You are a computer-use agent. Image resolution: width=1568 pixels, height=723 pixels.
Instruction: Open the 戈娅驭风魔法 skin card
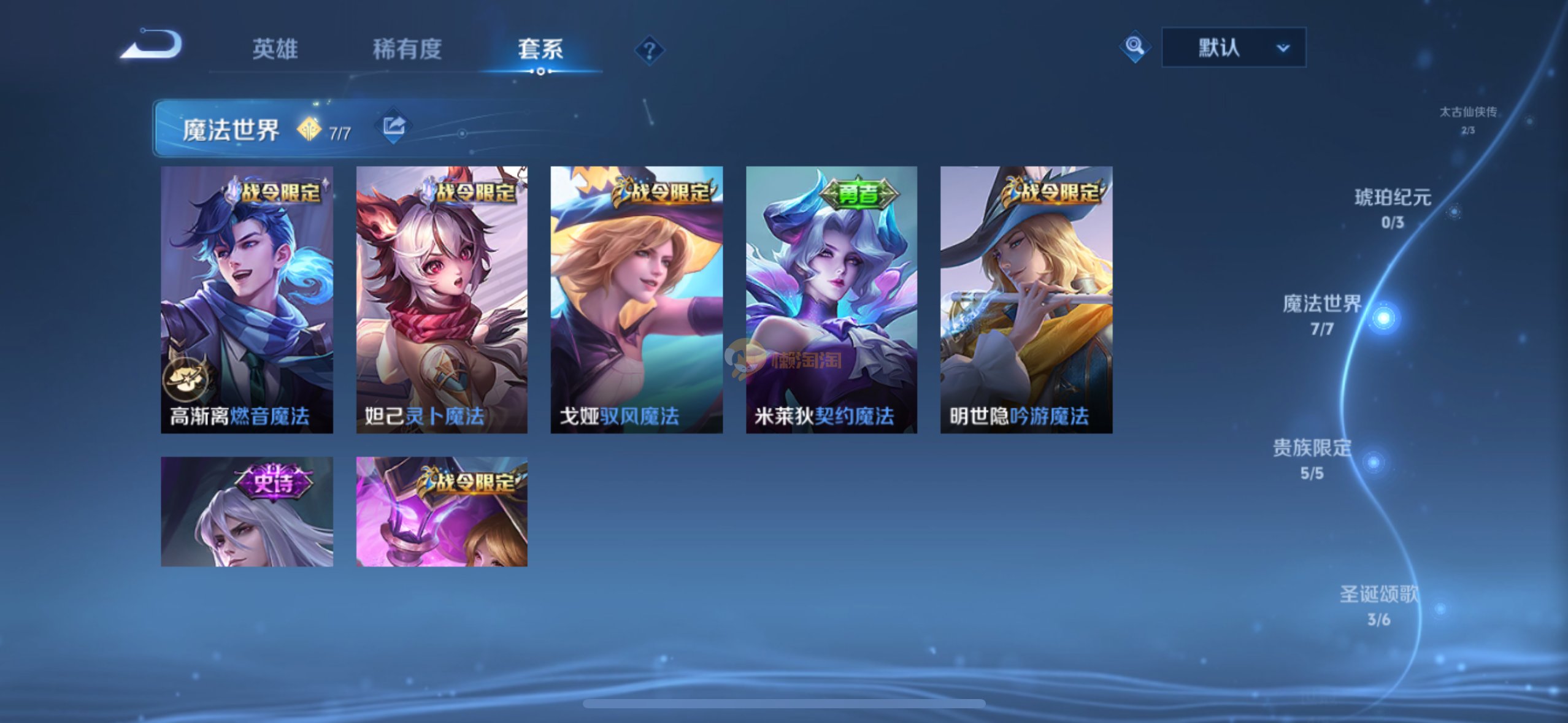[636, 299]
